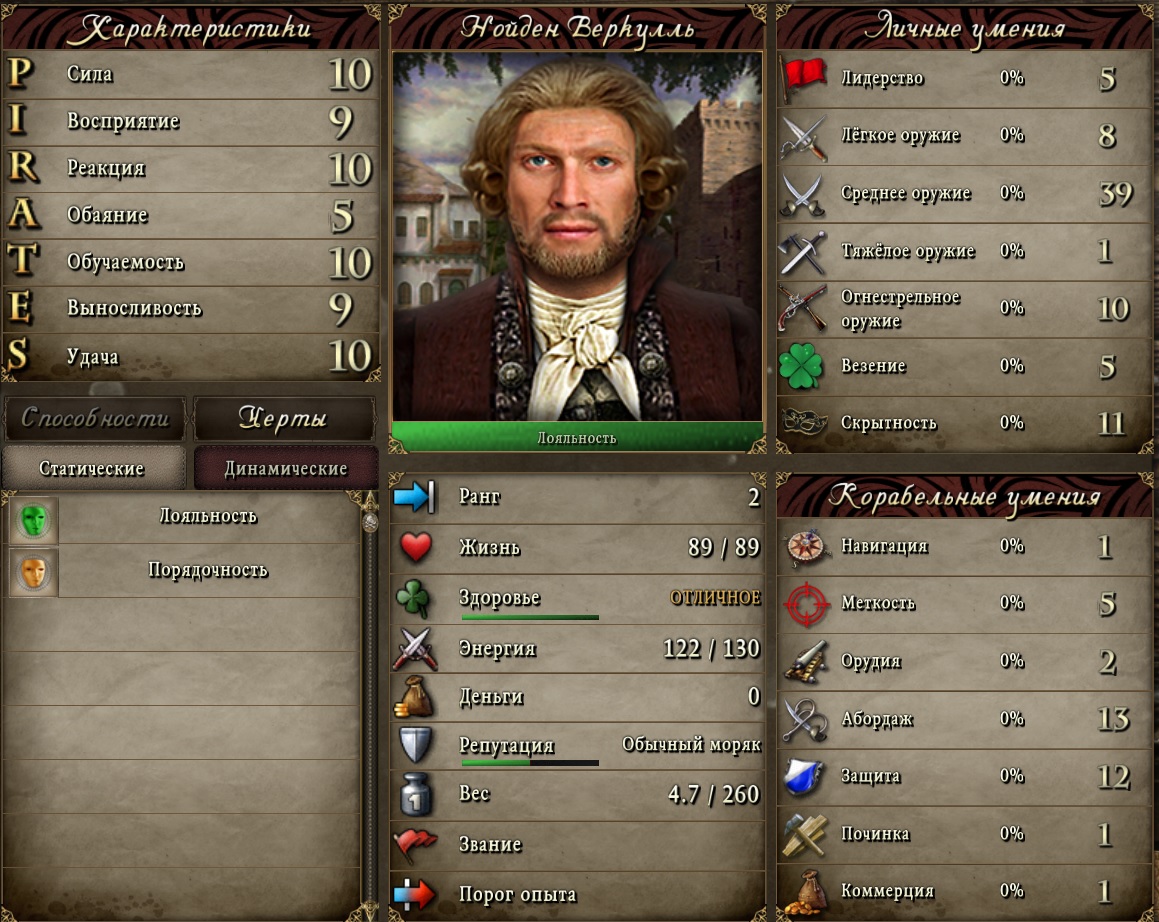Click the Скрытность mask skill
This screenshot has width=1159, height=922.
point(965,423)
